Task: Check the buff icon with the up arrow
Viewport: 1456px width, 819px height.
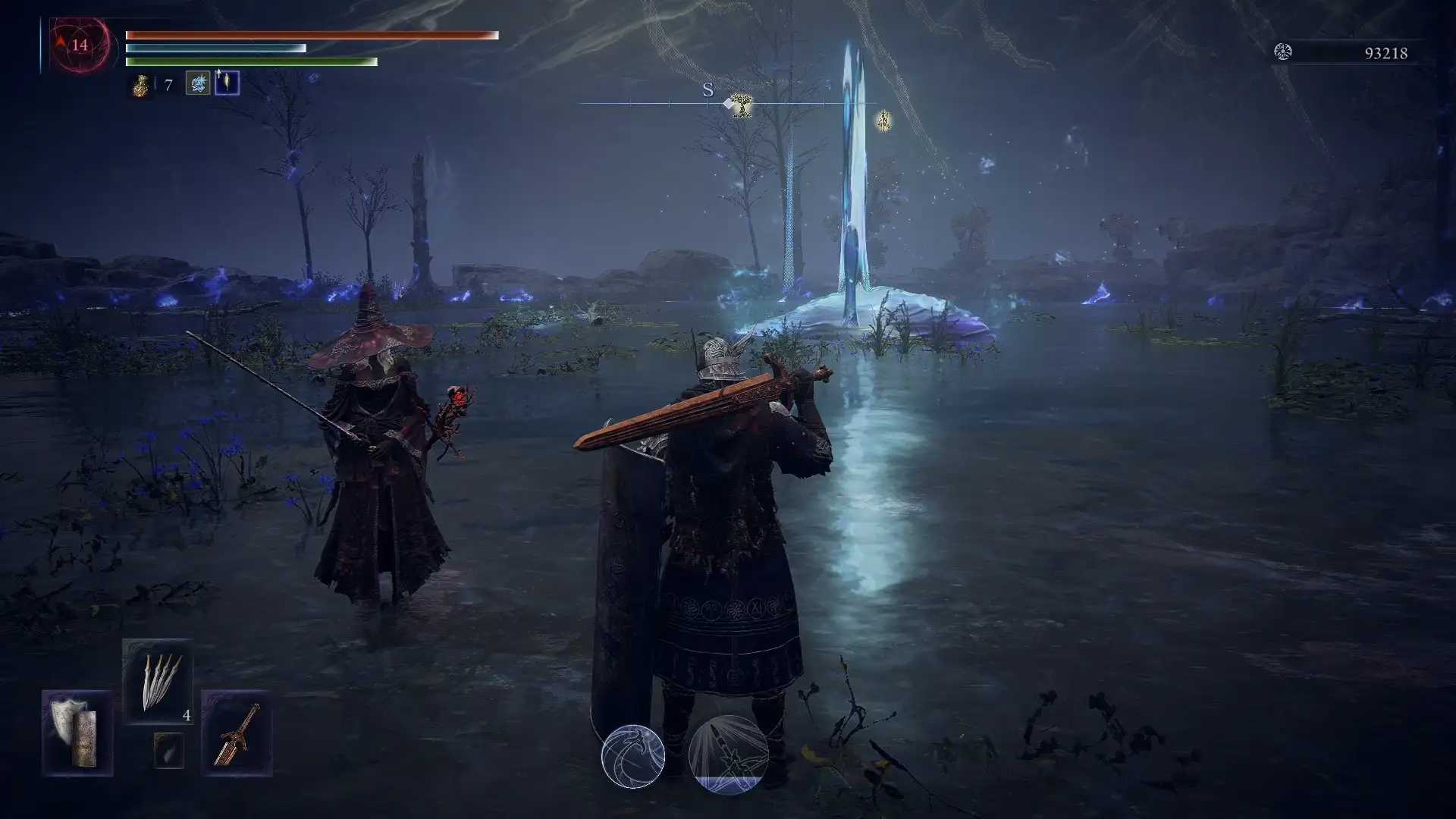Action: pyautogui.click(x=227, y=83)
